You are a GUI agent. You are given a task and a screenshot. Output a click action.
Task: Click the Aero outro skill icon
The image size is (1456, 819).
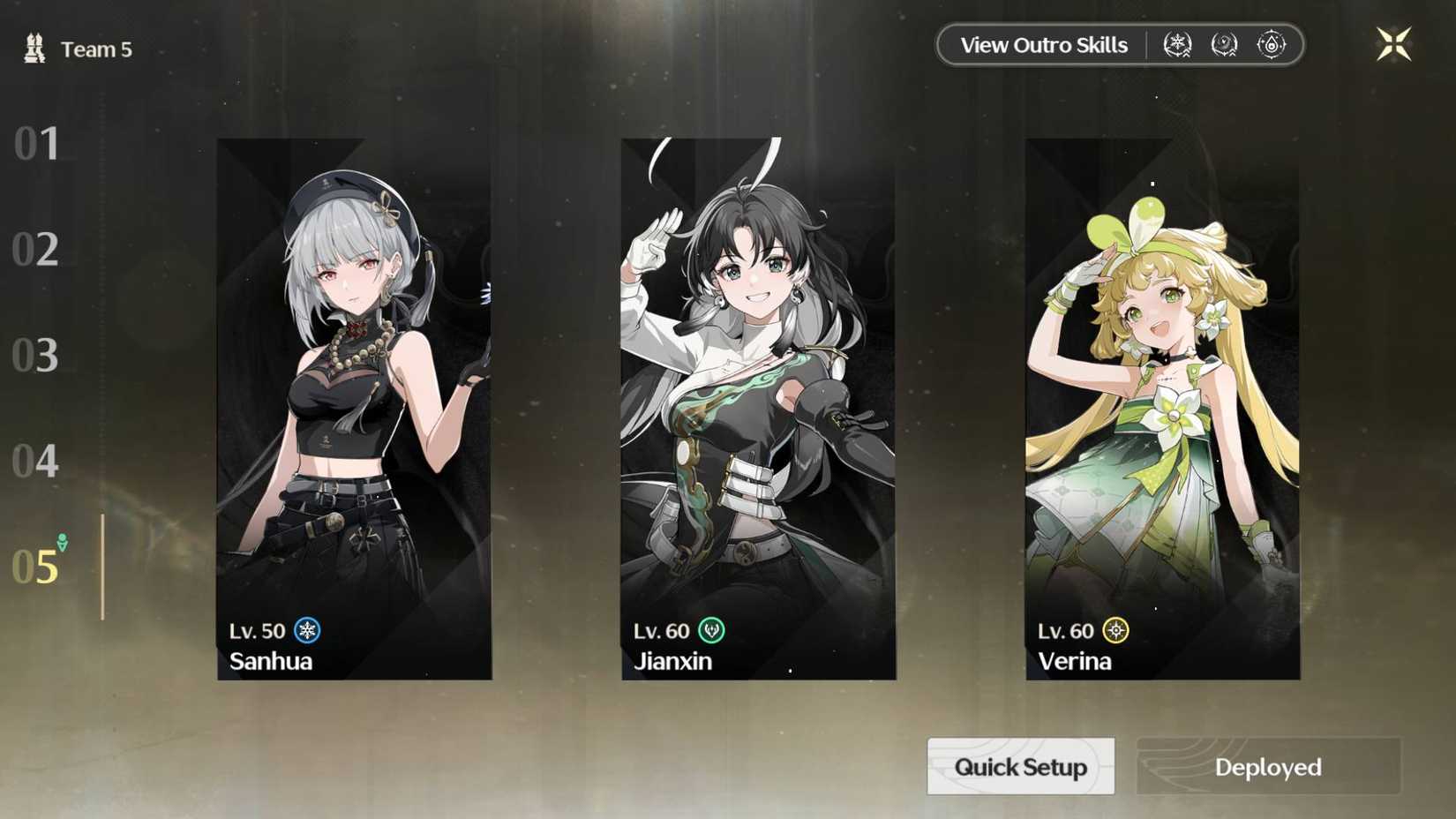(x=1225, y=42)
